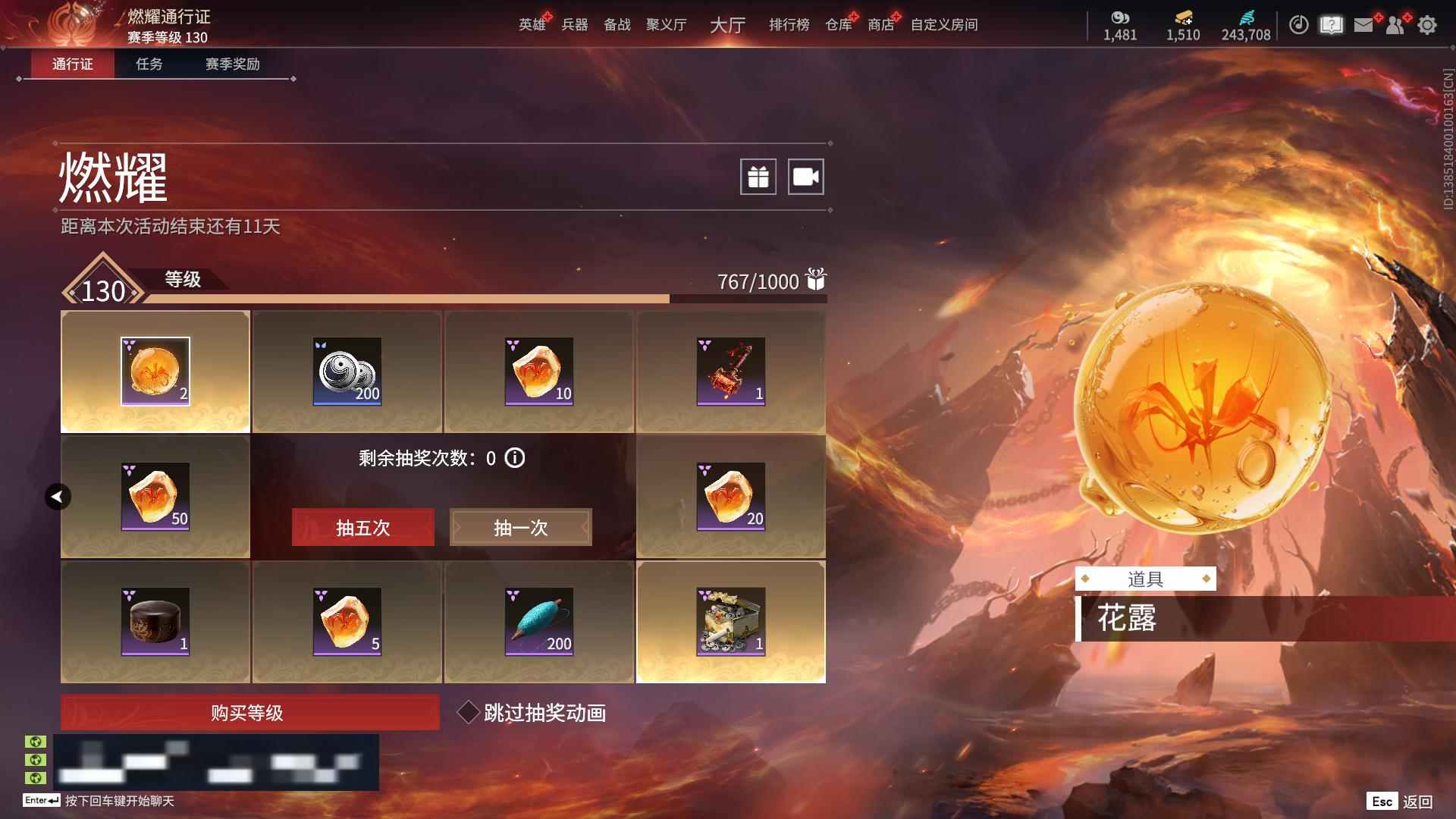Open the friends list icon
The height and width of the screenshot is (819, 1456).
pyautogui.click(x=1395, y=24)
